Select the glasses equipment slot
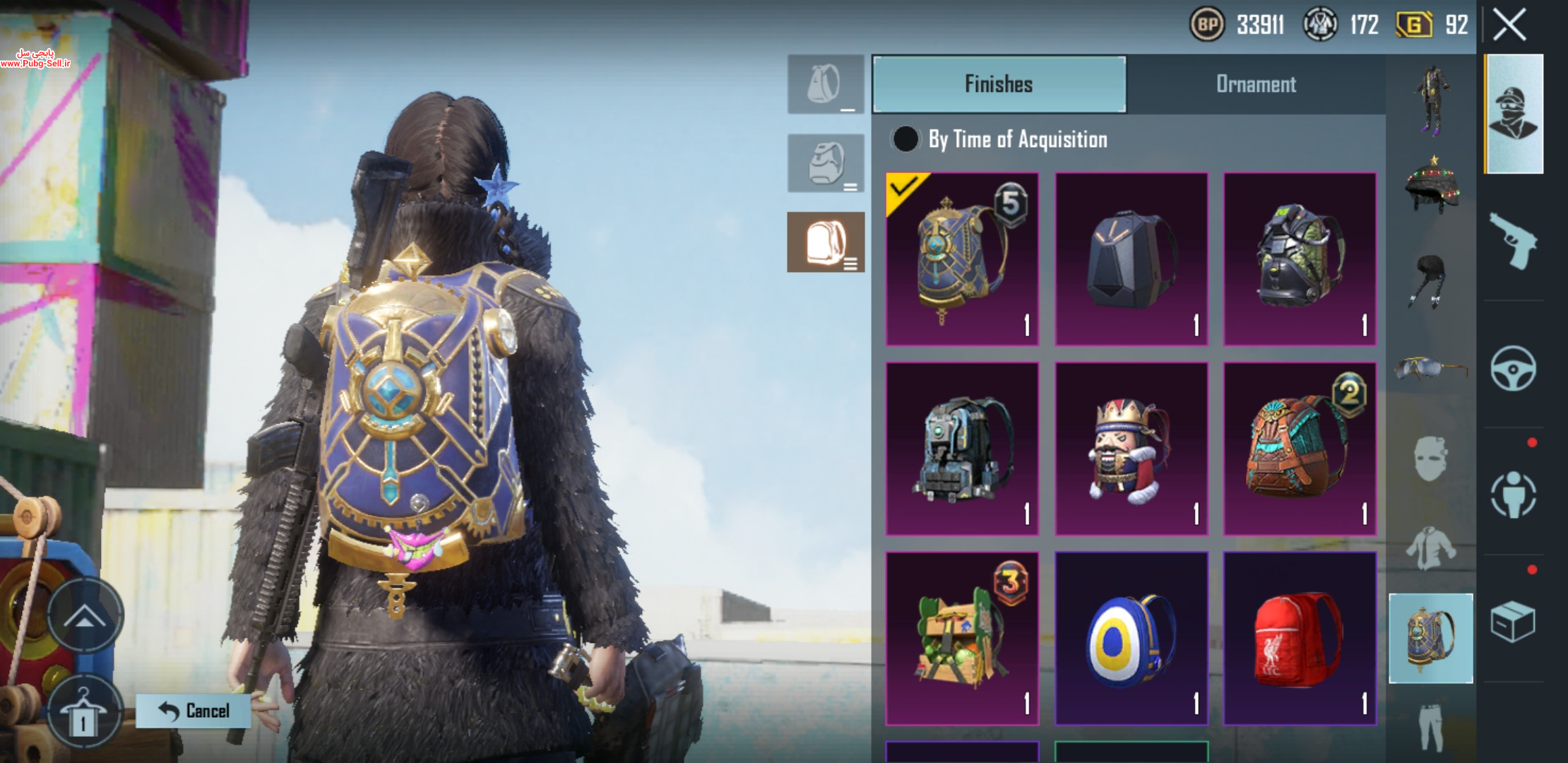Image resolution: width=1568 pixels, height=763 pixels. pos(1432,368)
